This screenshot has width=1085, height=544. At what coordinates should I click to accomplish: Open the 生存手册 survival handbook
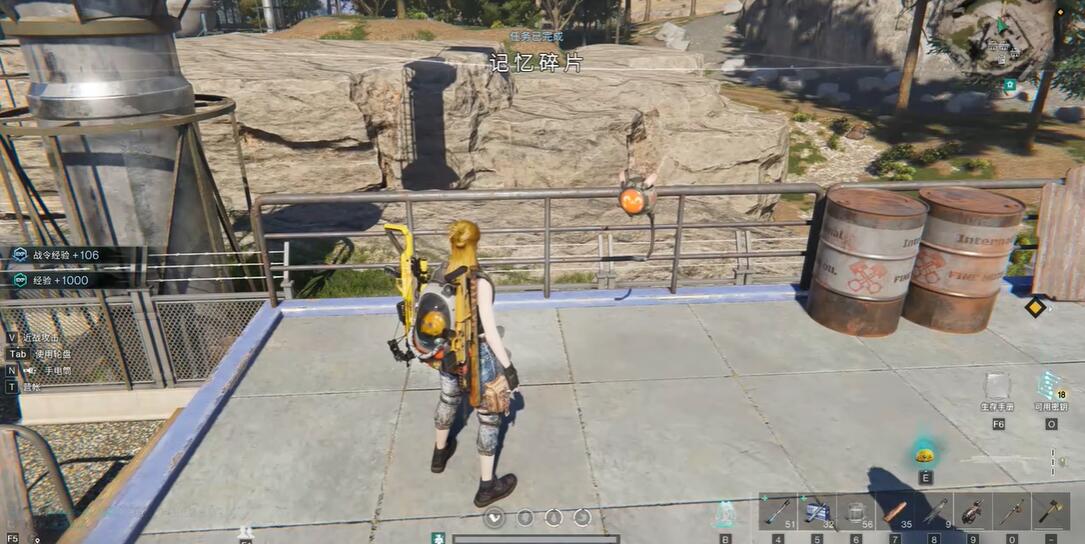(997, 387)
